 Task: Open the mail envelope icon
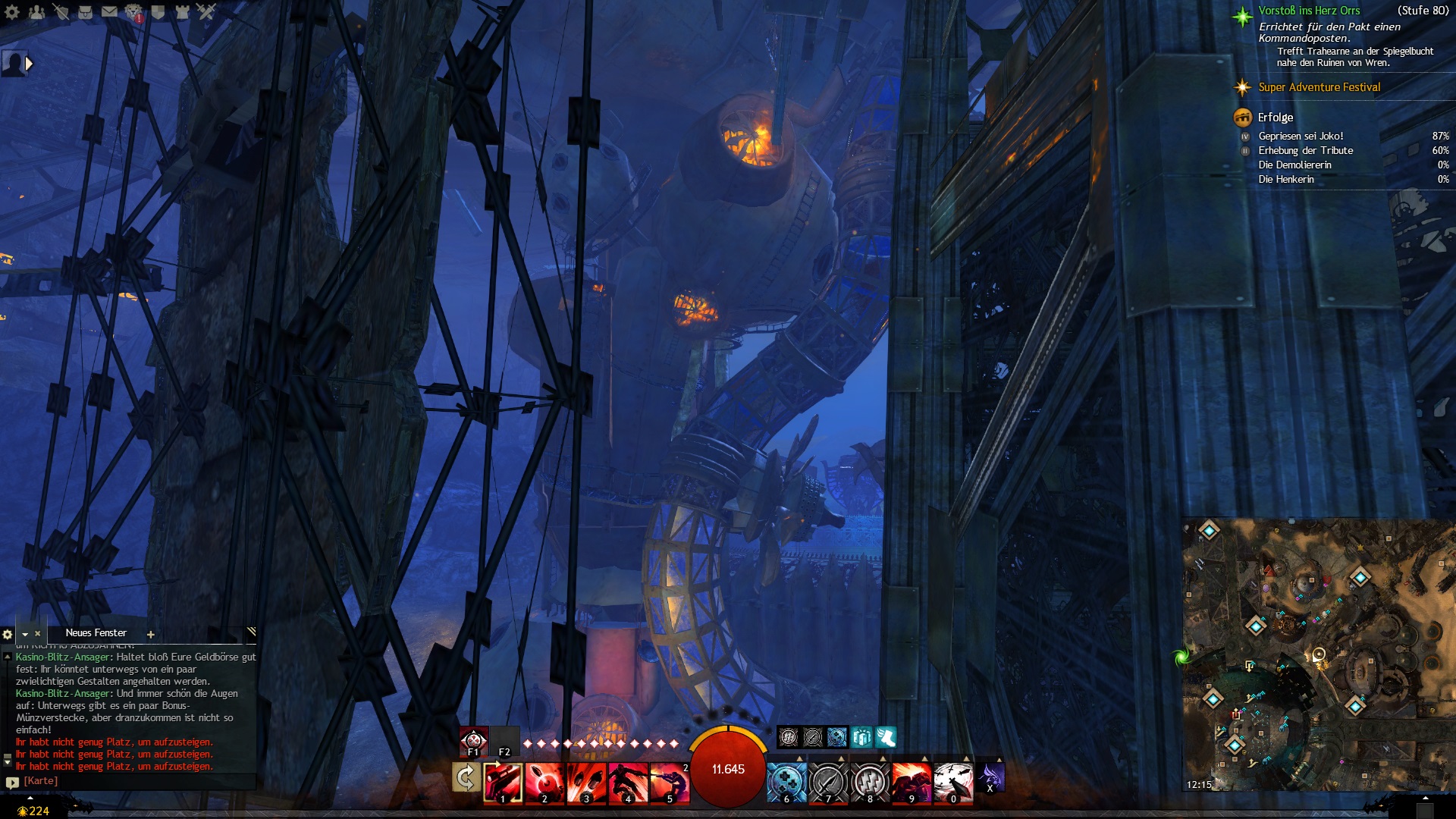click(x=109, y=11)
